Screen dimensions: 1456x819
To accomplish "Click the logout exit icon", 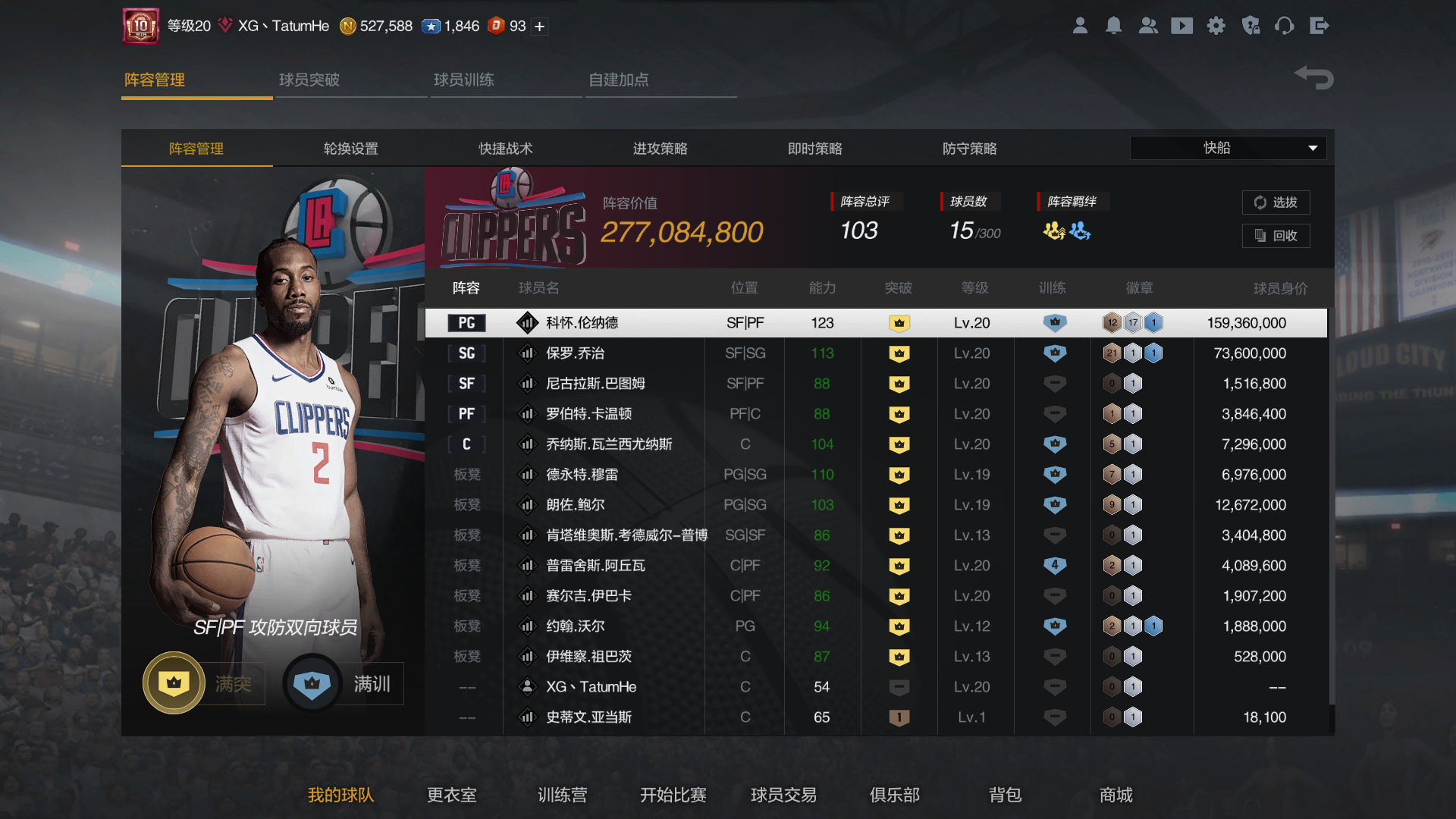I will [x=1319, y=25].
